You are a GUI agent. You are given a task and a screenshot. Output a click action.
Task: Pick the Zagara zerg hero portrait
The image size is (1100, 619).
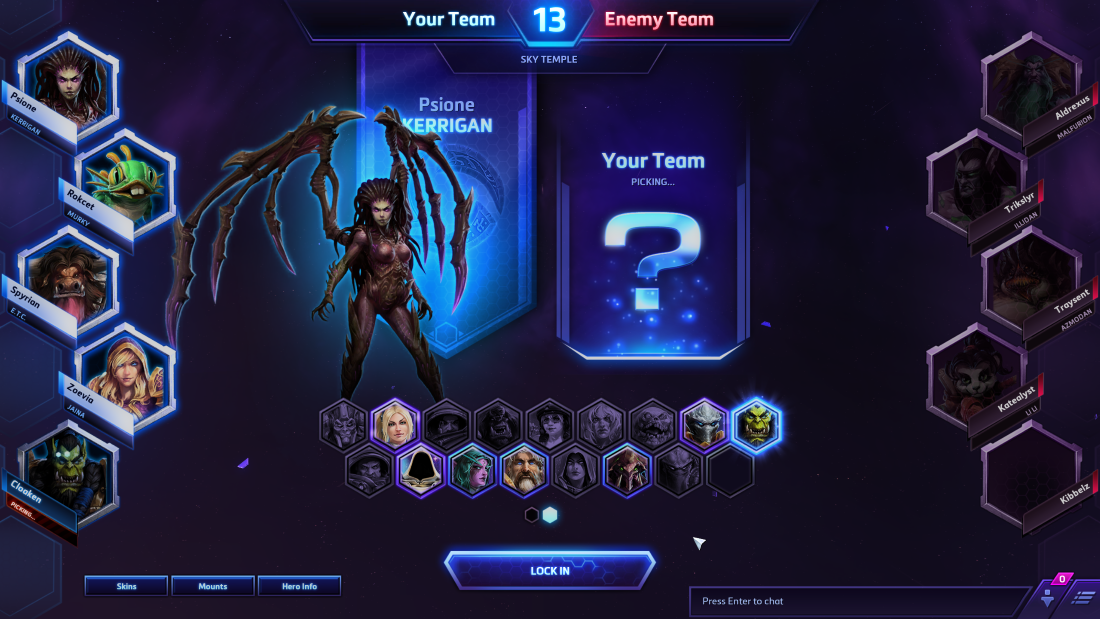pos(629,471)
